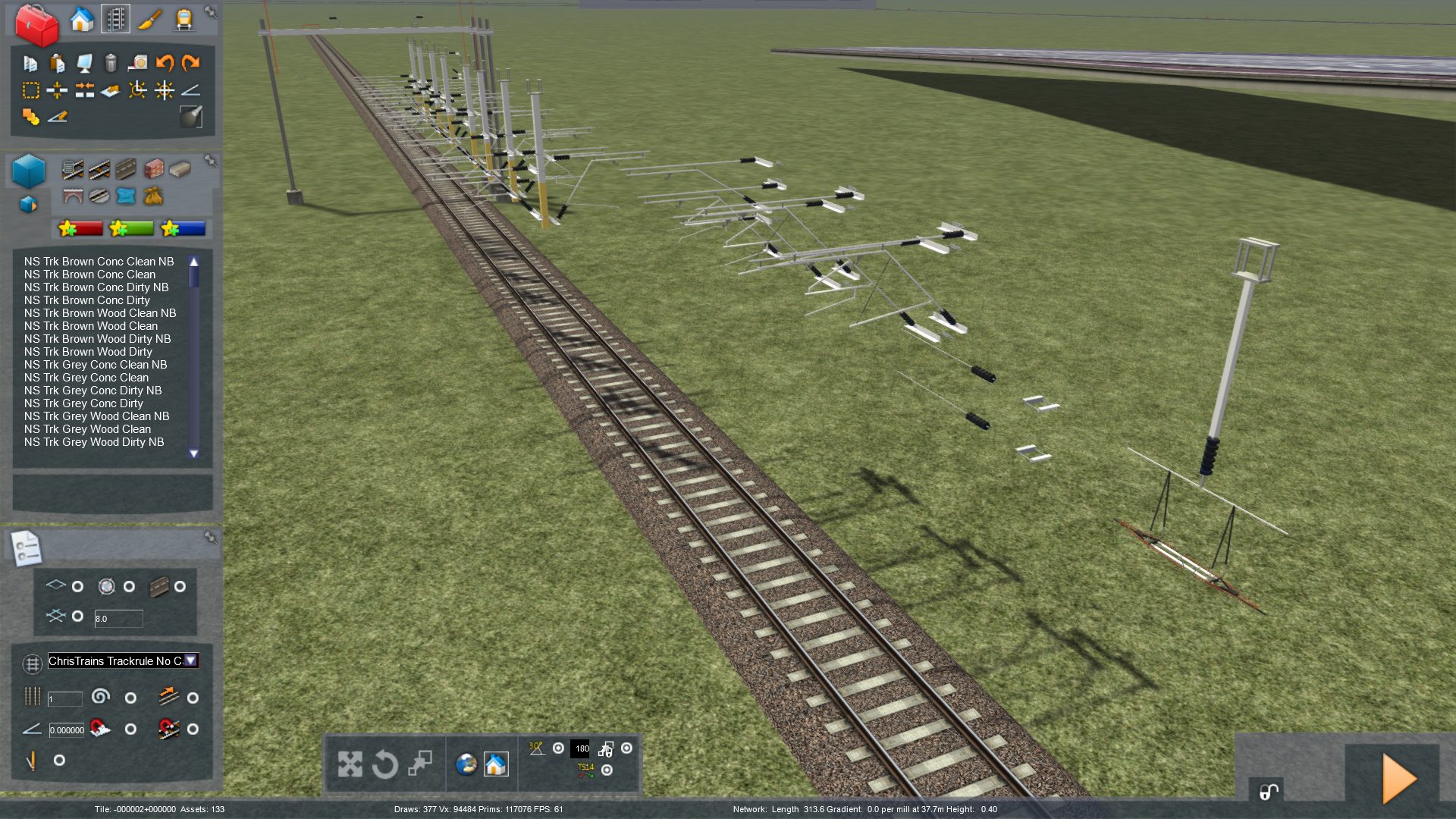Select the blue water category icon

(126, 196)
